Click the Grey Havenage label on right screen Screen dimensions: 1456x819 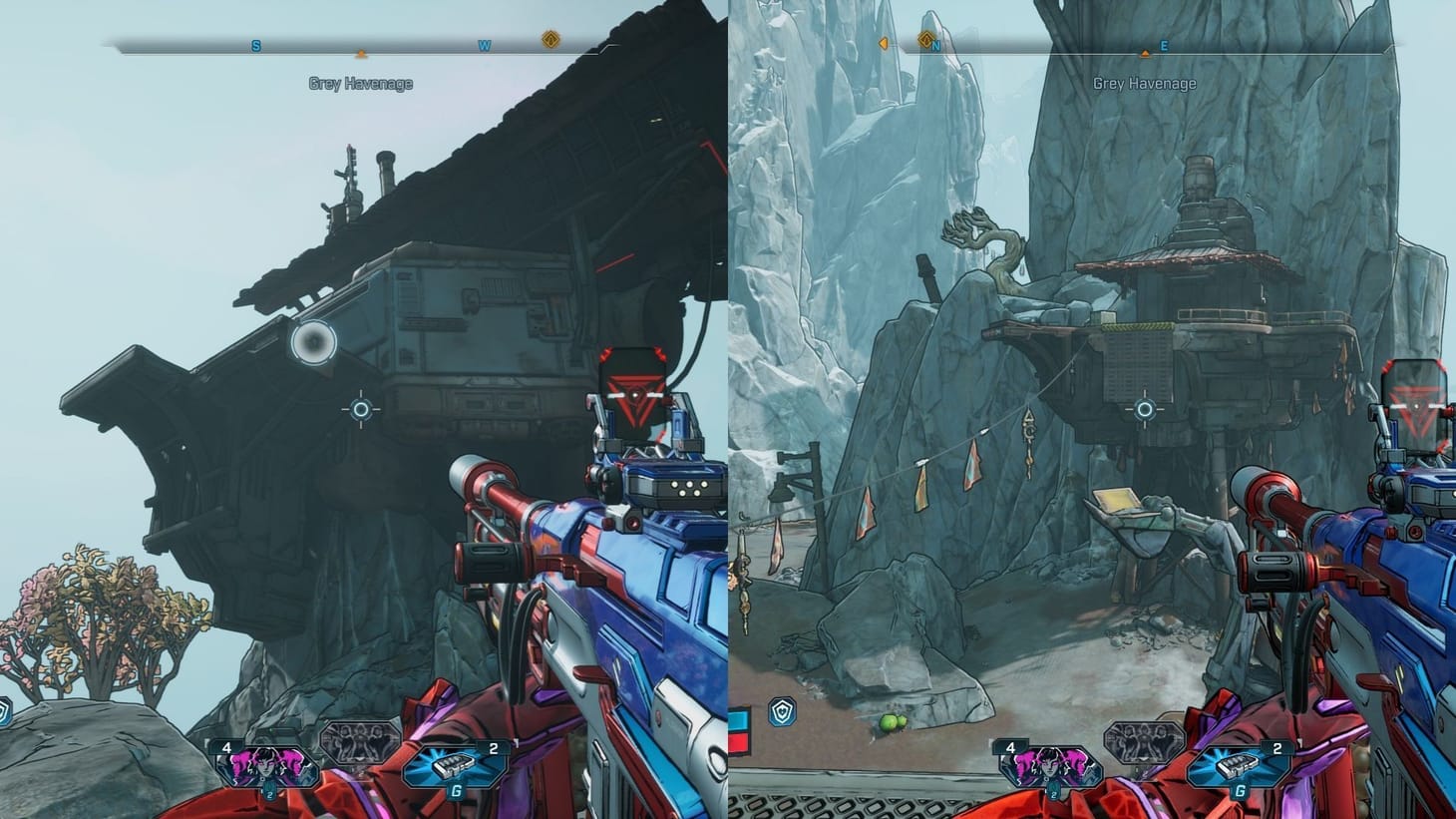[1145, 83]
